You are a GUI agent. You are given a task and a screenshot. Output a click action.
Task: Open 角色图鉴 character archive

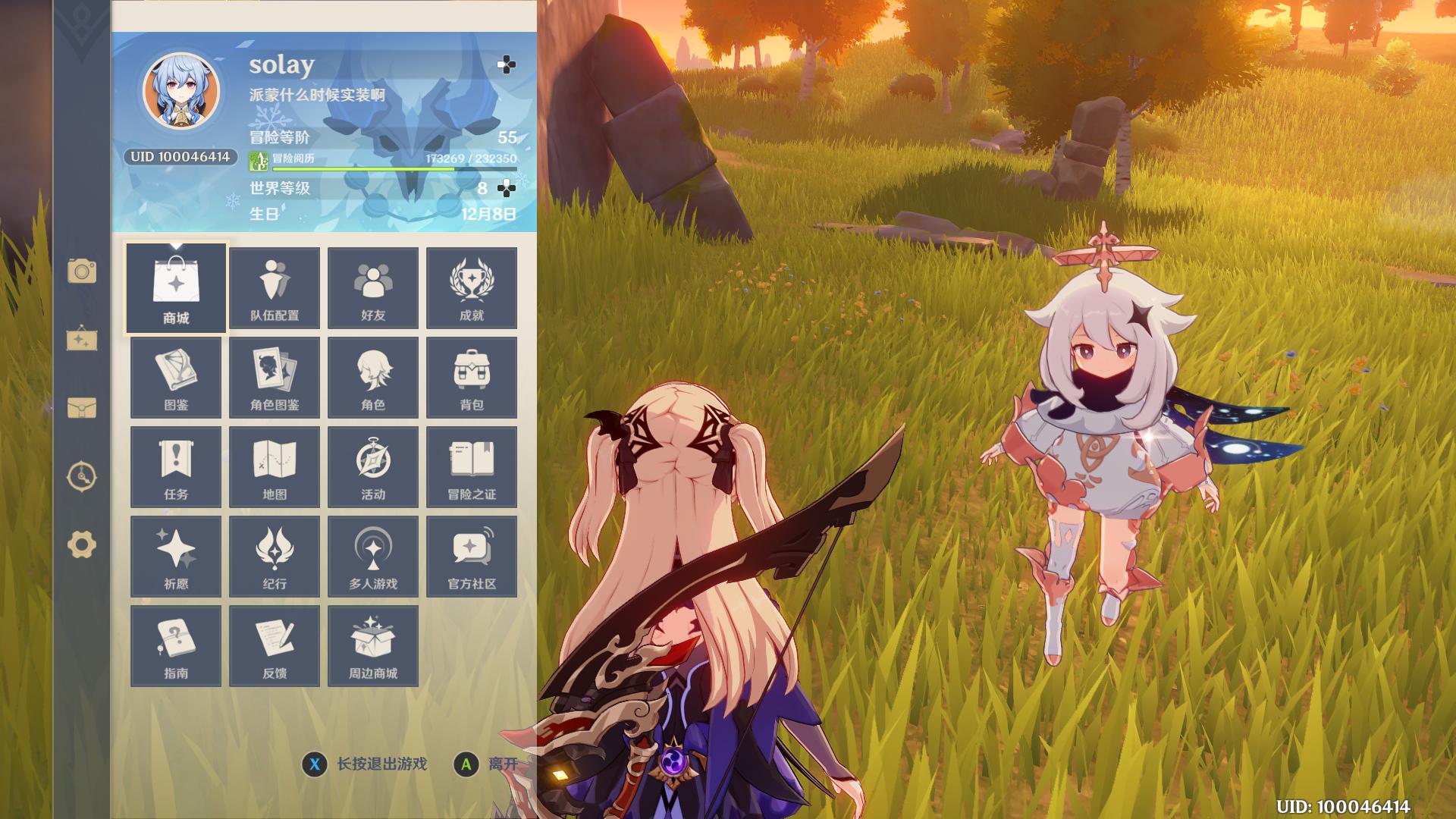[275, 378]
